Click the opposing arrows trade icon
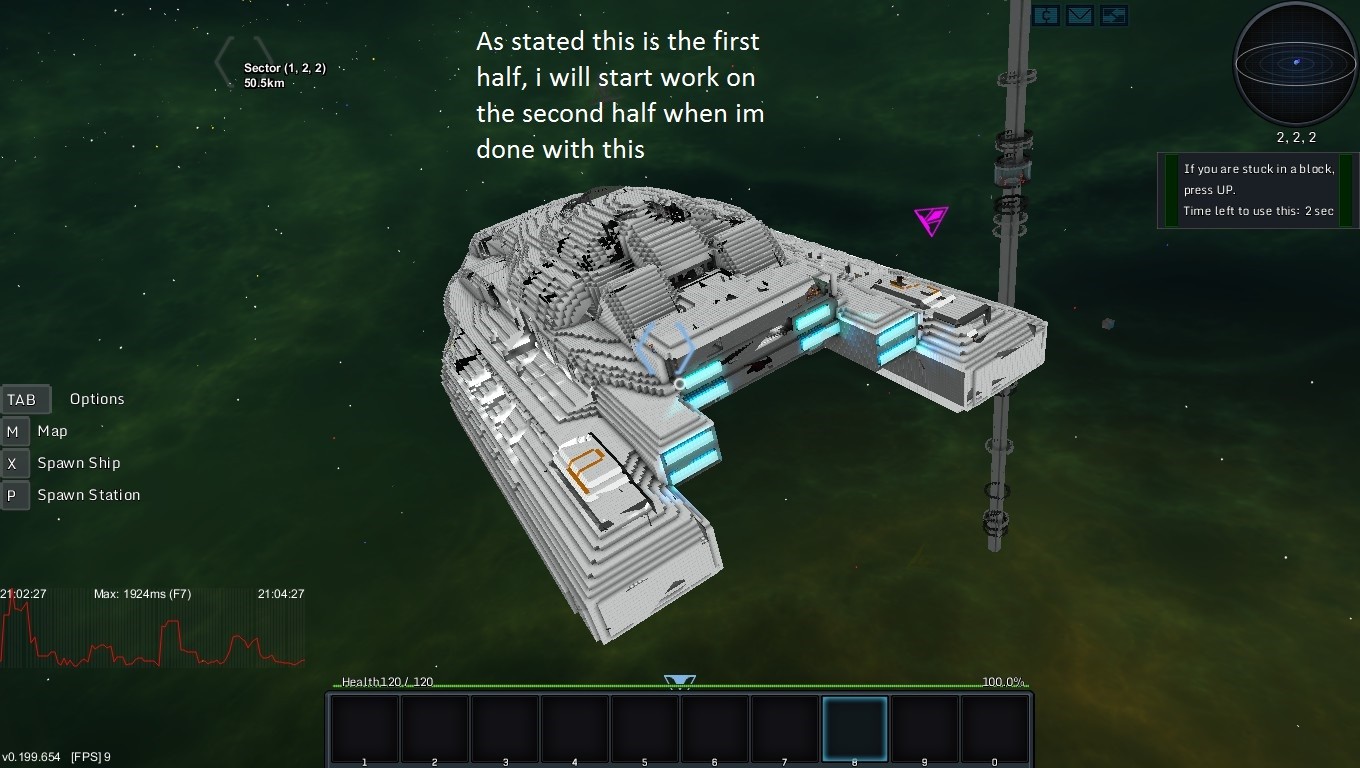This screenshot has width=1360, height=768. 1114,15
